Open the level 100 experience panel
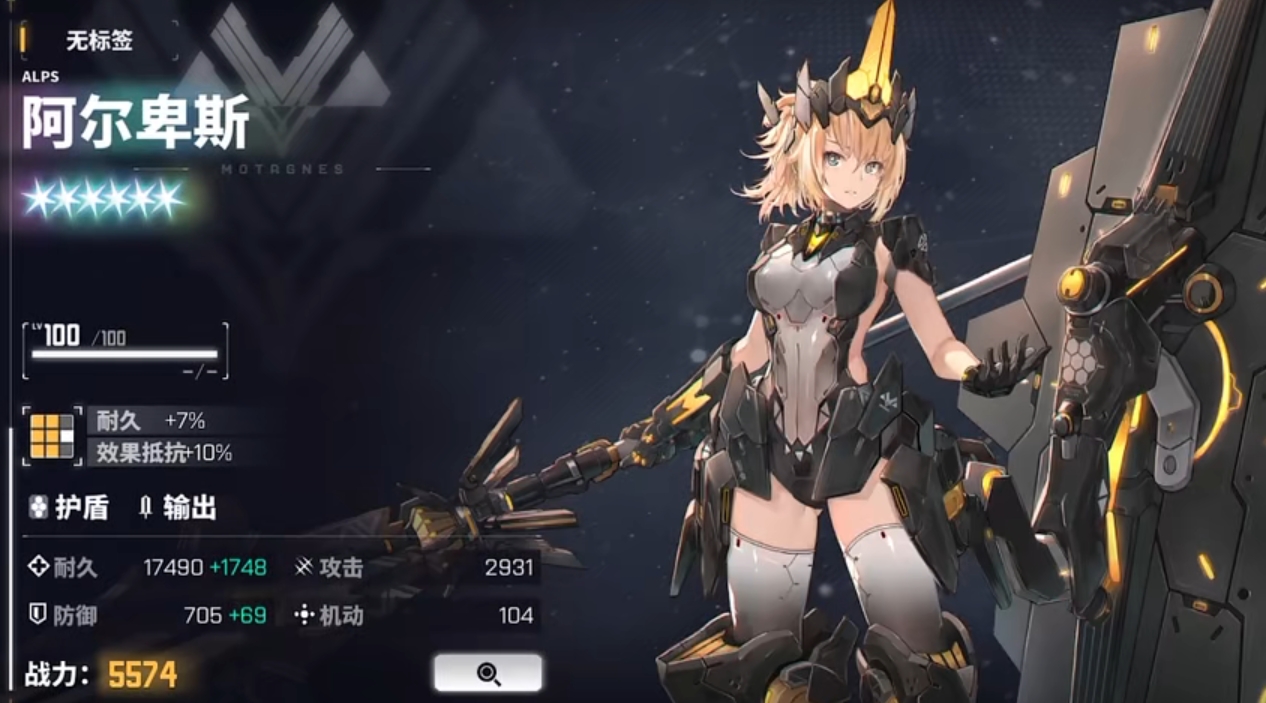The image size is (1266, 703). pyautogui.click(x=125, y=351)
